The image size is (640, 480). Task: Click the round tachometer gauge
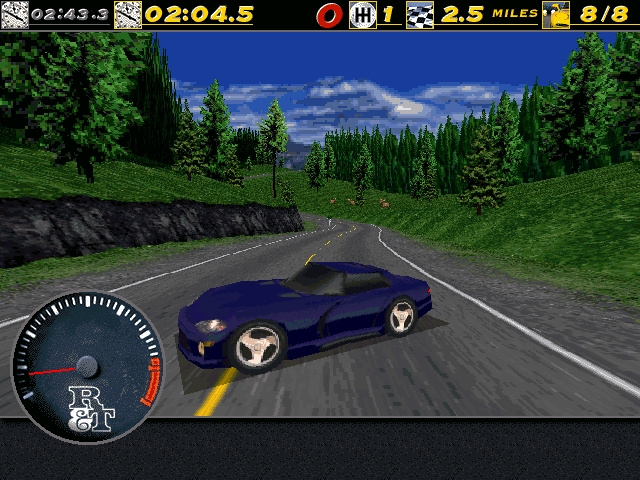click(87, 366)
